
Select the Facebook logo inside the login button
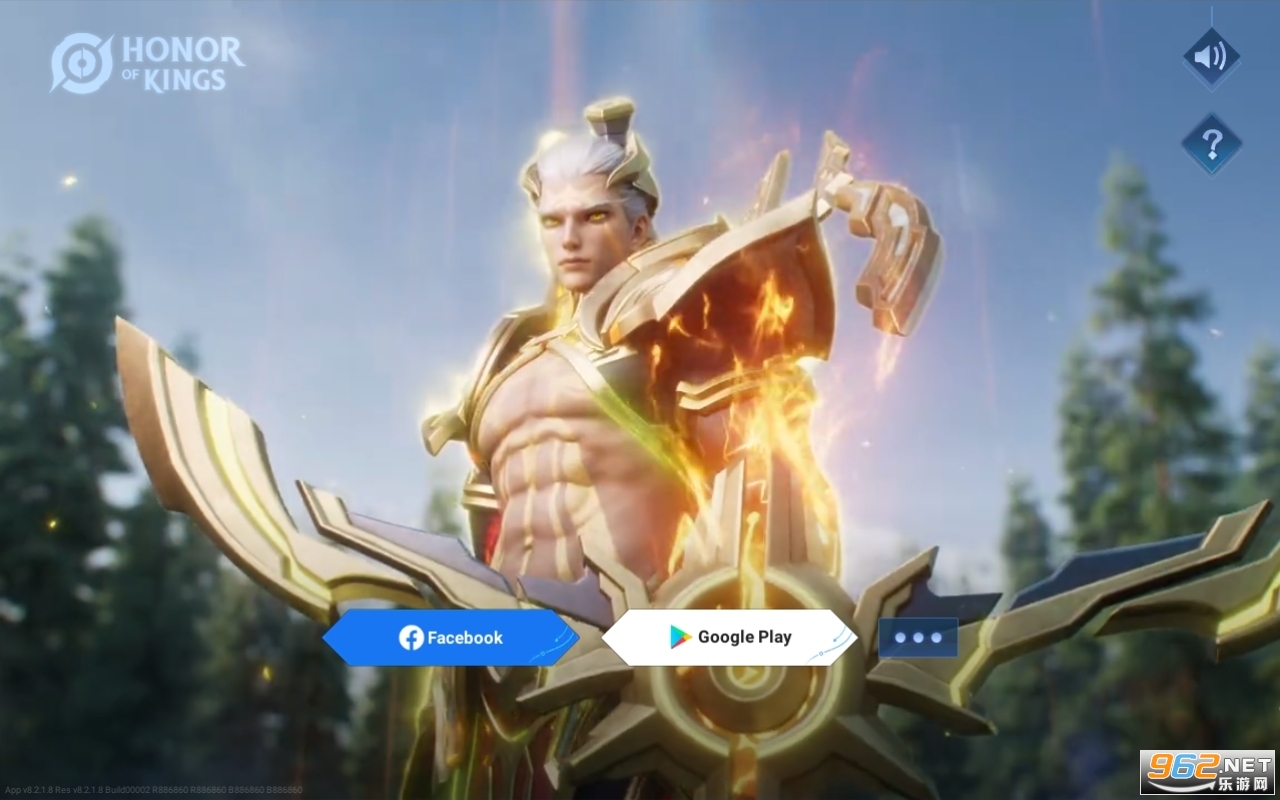point(412,637)
